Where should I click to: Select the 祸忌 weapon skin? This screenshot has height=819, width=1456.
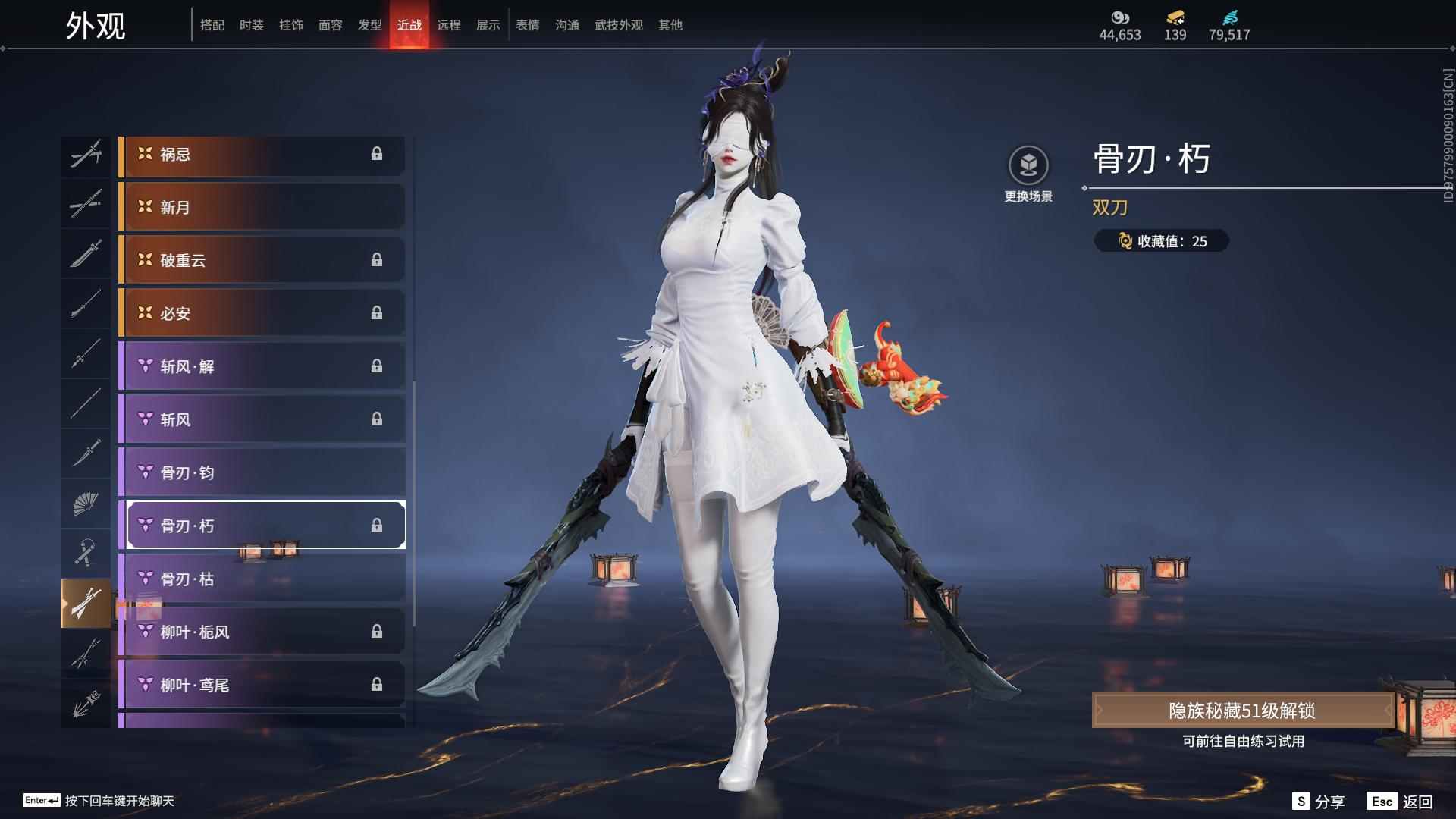262,155
